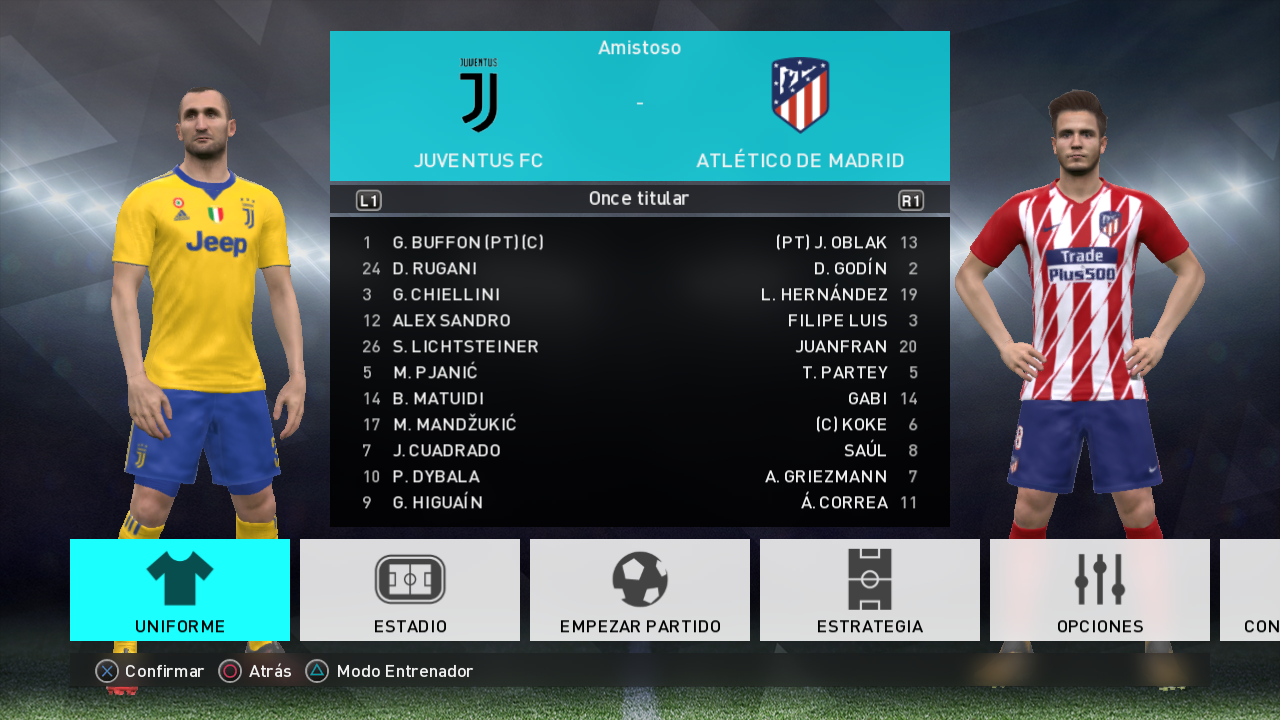This screenshot has width=1280, height=720.
Task: Select P. Dybala in the starting eleven
Action: pyautogui.click(x=436, y=477)
